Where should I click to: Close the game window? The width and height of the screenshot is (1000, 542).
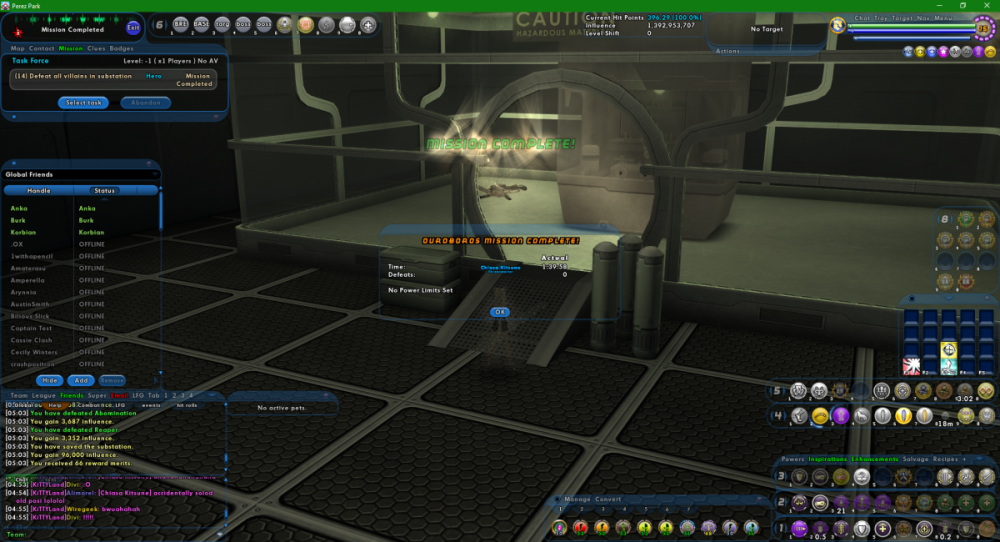[x=989, y=5]
